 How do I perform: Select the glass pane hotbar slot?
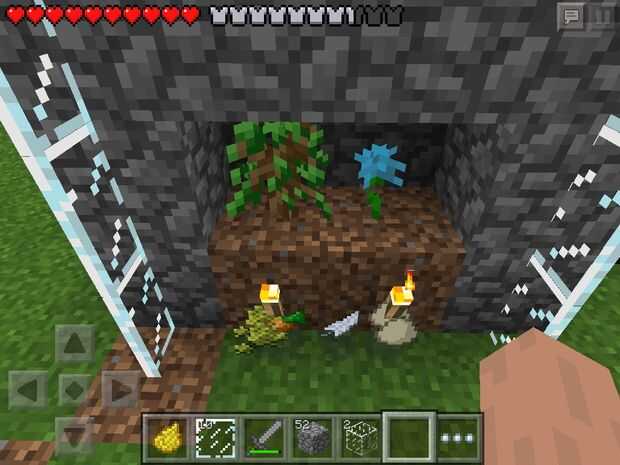[214, 438]
